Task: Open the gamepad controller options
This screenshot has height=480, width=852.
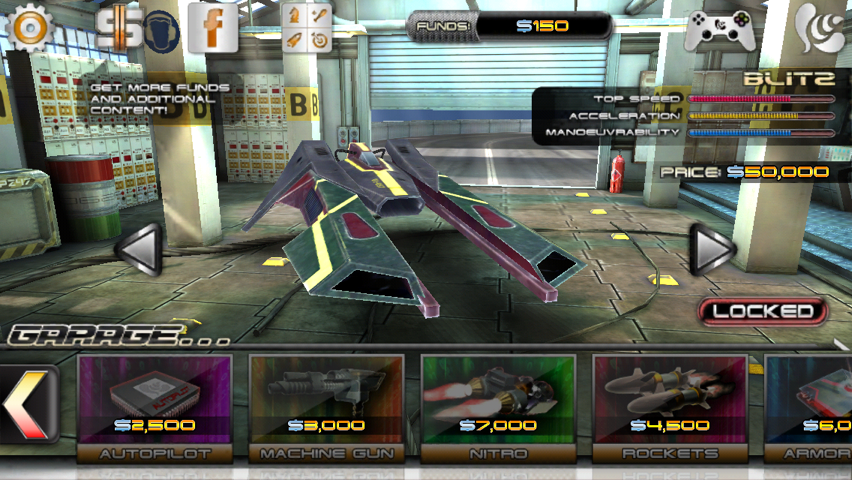Action: click(x=718, y=28)
